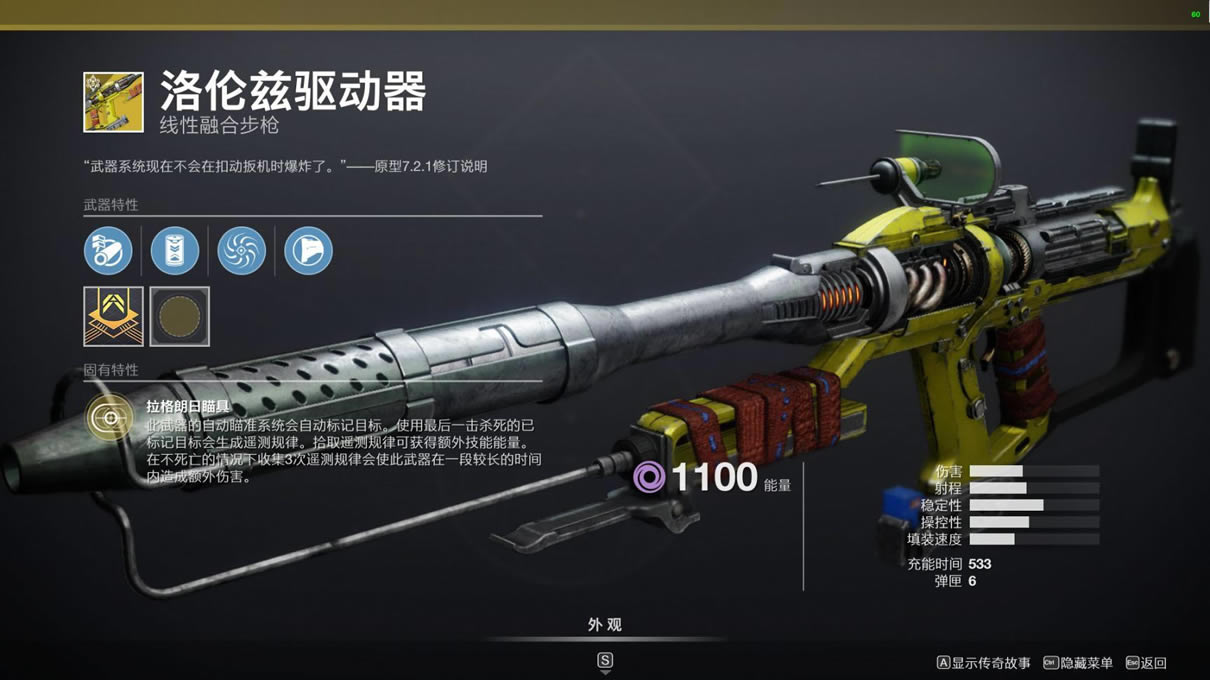Click the 洛伦兹驱动器 weapon thumbnail
This screenshot has height=680, width=1210.
point(113,101)
